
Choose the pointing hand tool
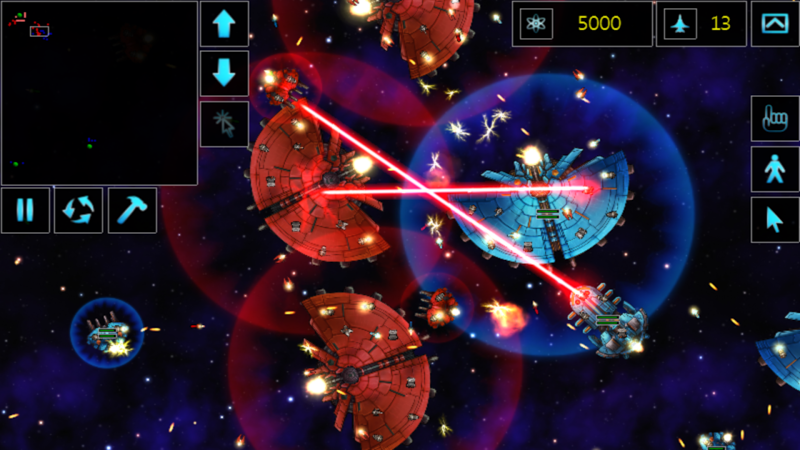pyautogui.click(x=775, y=118)
